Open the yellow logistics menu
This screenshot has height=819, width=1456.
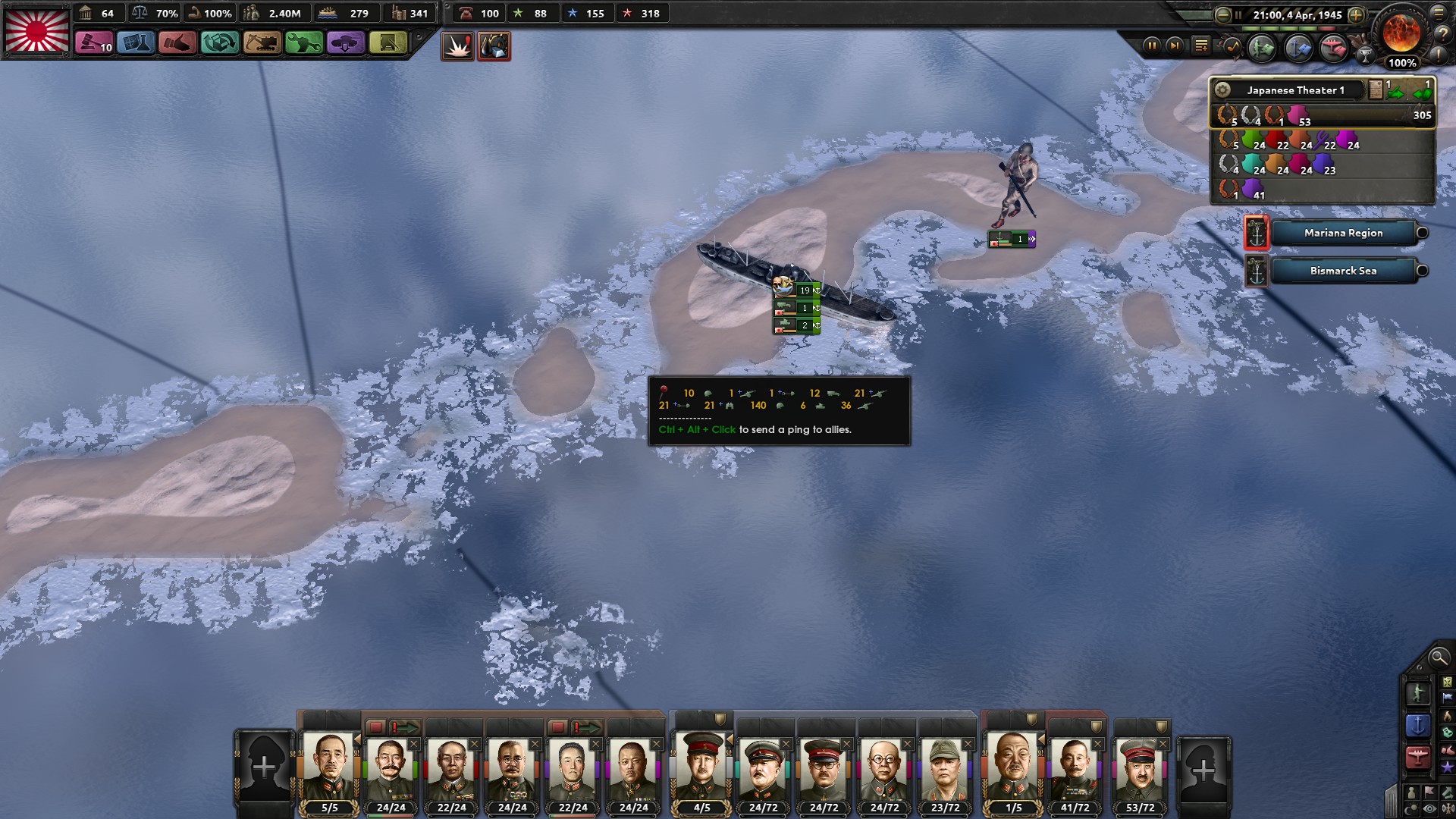point(388,43)
